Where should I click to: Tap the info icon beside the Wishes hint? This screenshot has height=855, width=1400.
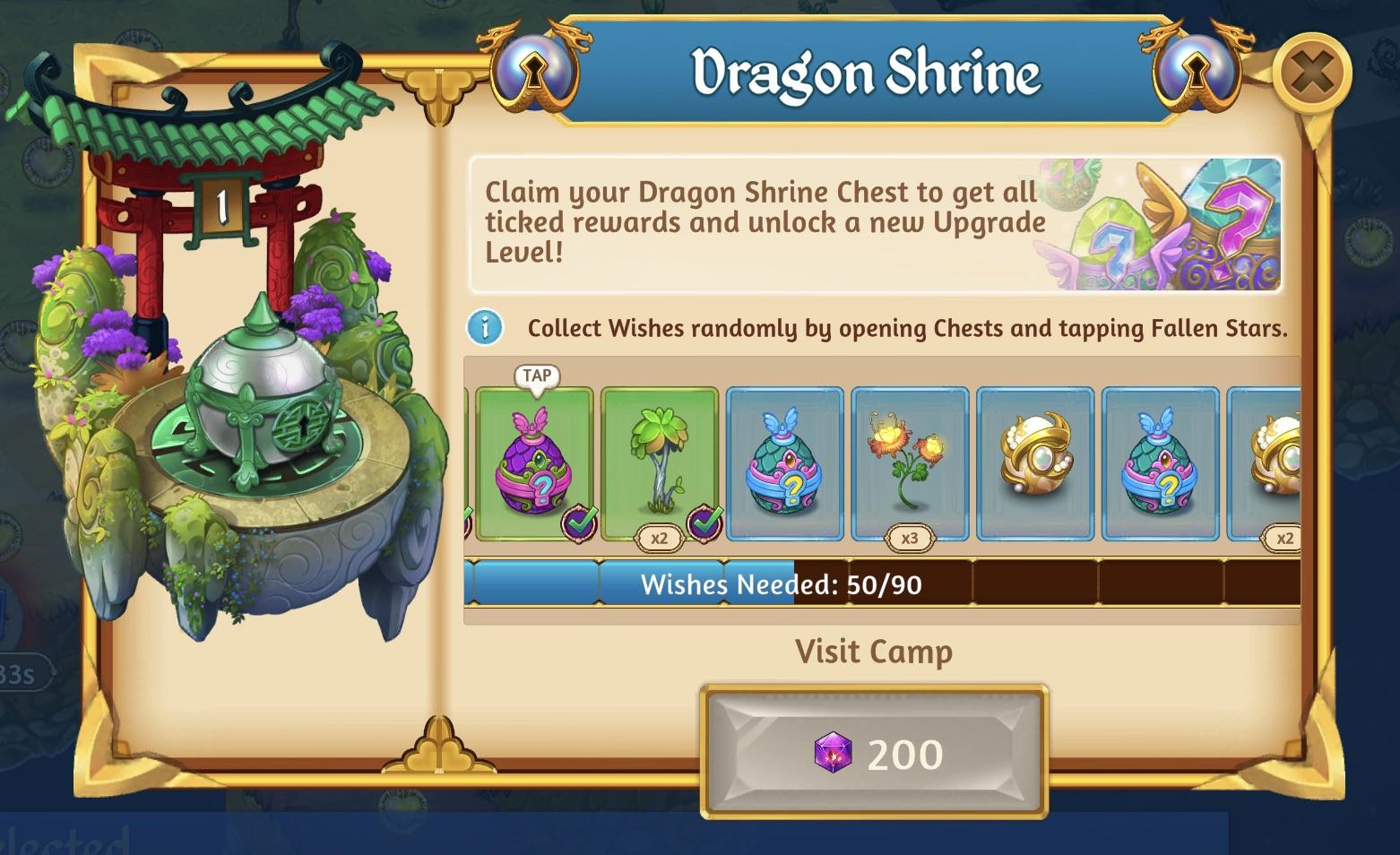tap(484, 328)
